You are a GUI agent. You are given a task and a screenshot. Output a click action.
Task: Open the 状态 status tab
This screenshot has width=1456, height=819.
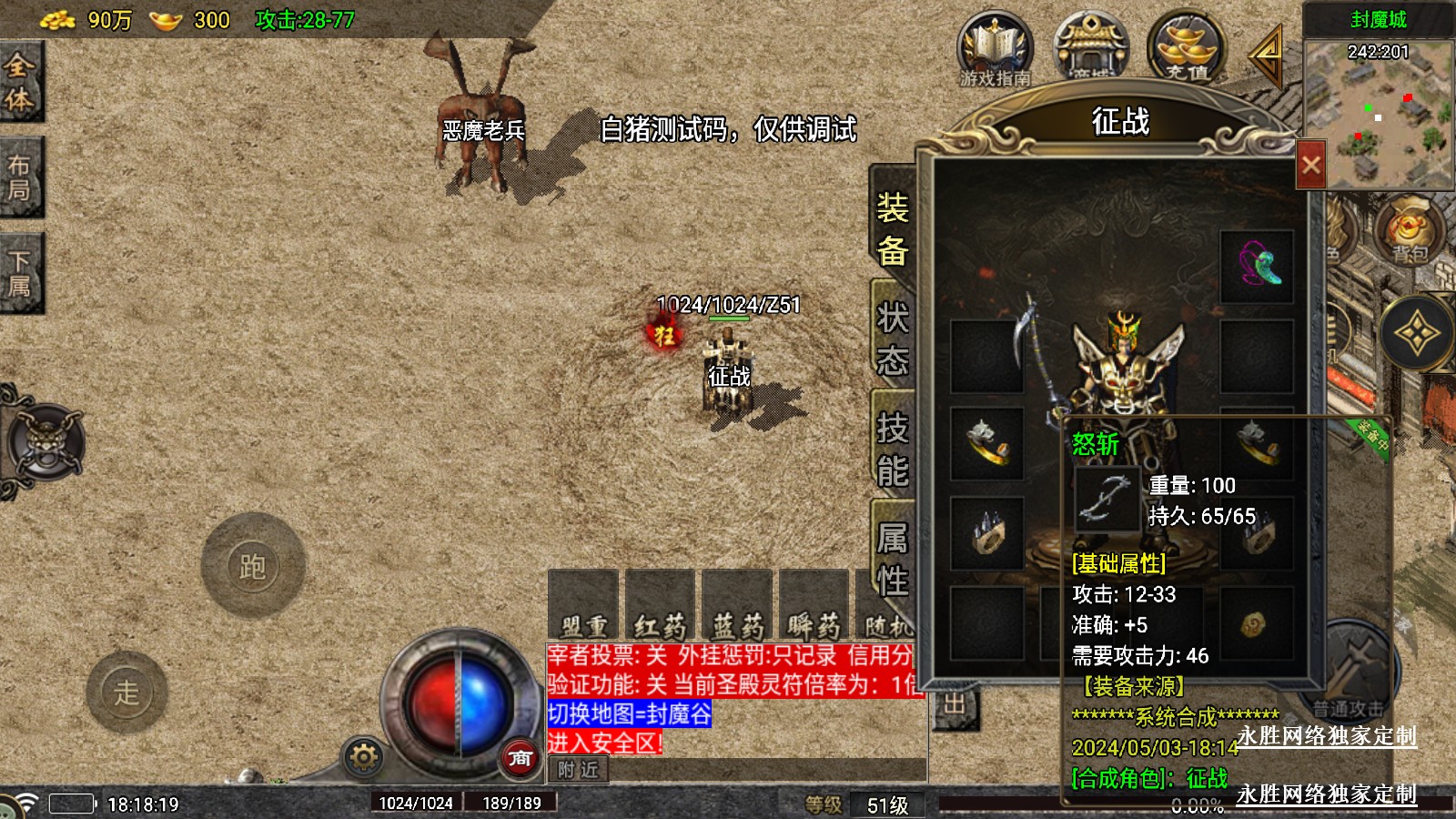[893, 339]
